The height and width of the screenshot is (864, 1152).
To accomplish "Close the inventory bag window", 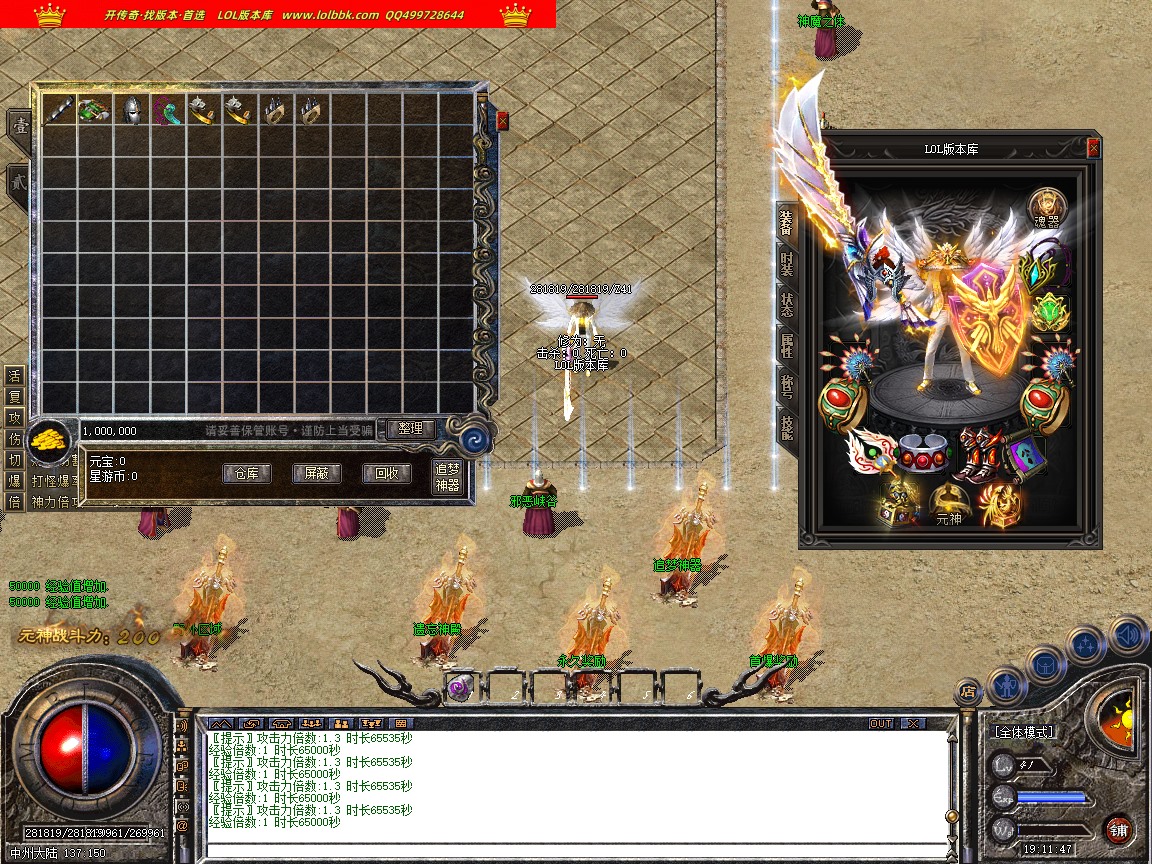I will click(502, 121).
